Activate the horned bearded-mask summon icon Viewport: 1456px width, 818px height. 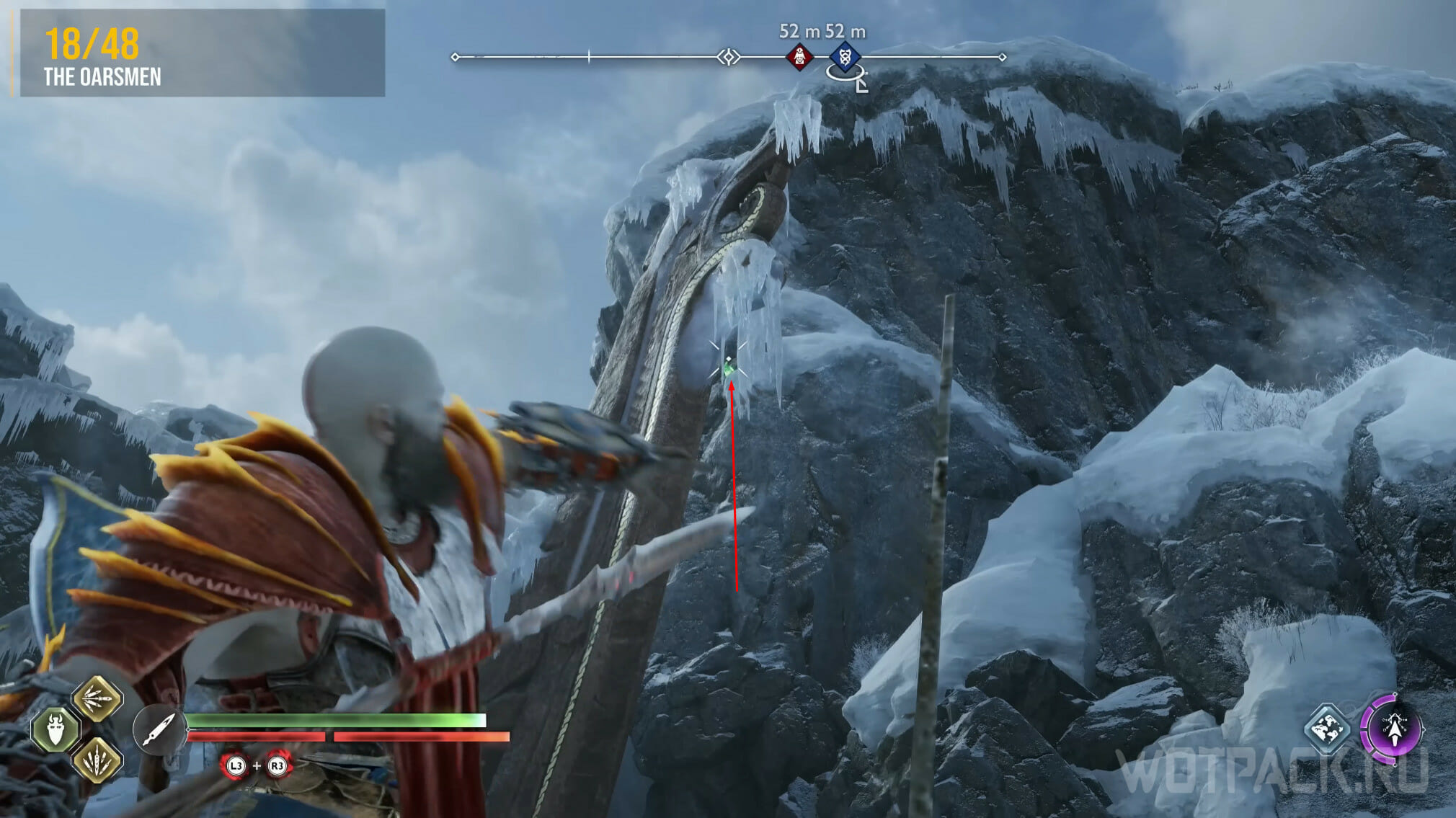56,729
